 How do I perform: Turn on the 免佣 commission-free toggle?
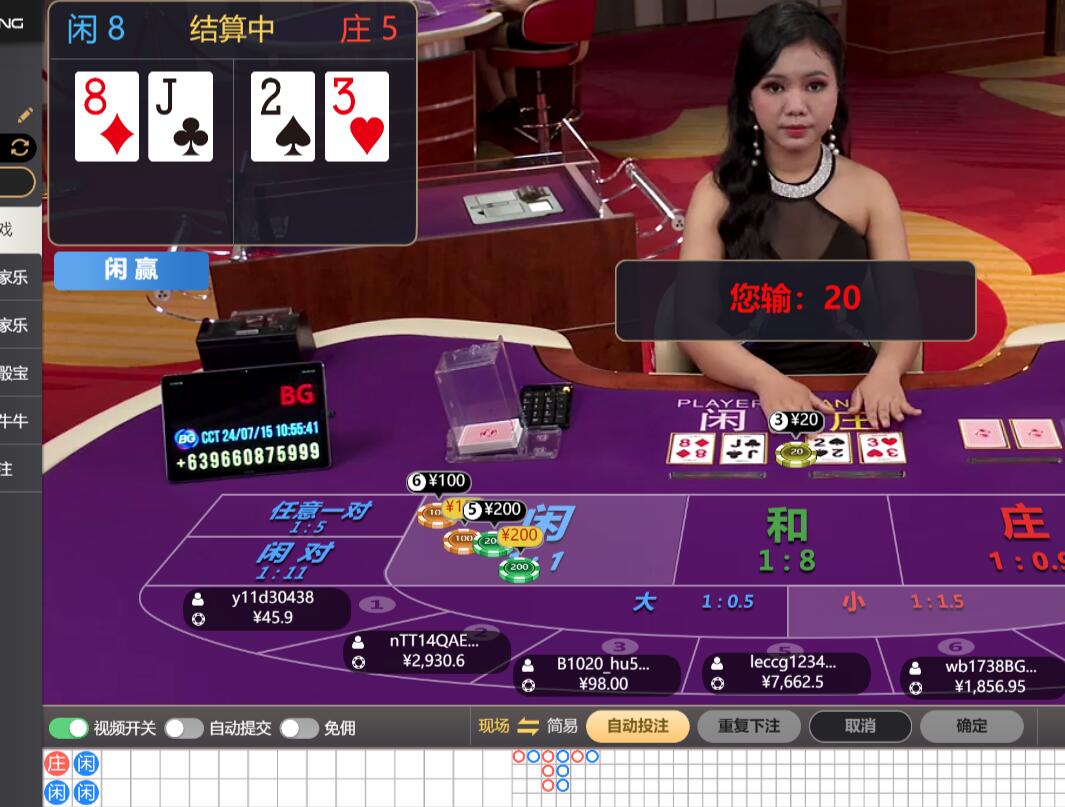pos(299,728)
